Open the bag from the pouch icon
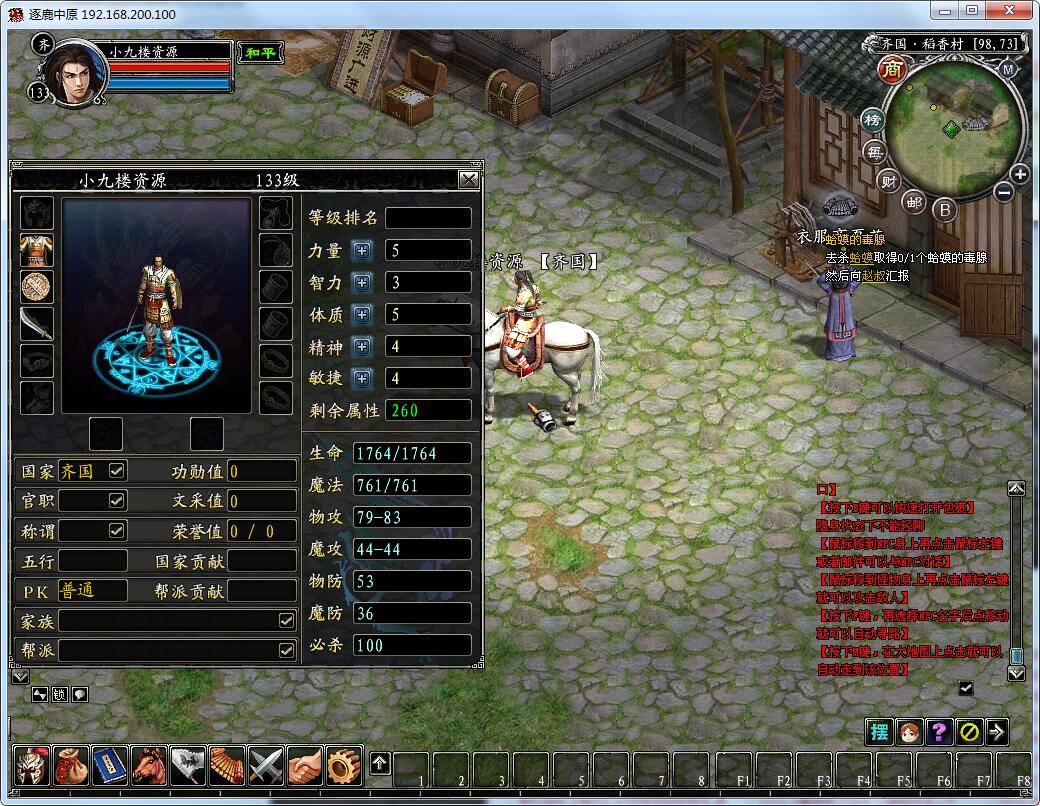The width and height of the screenshot is (1040, 806). 71,766
